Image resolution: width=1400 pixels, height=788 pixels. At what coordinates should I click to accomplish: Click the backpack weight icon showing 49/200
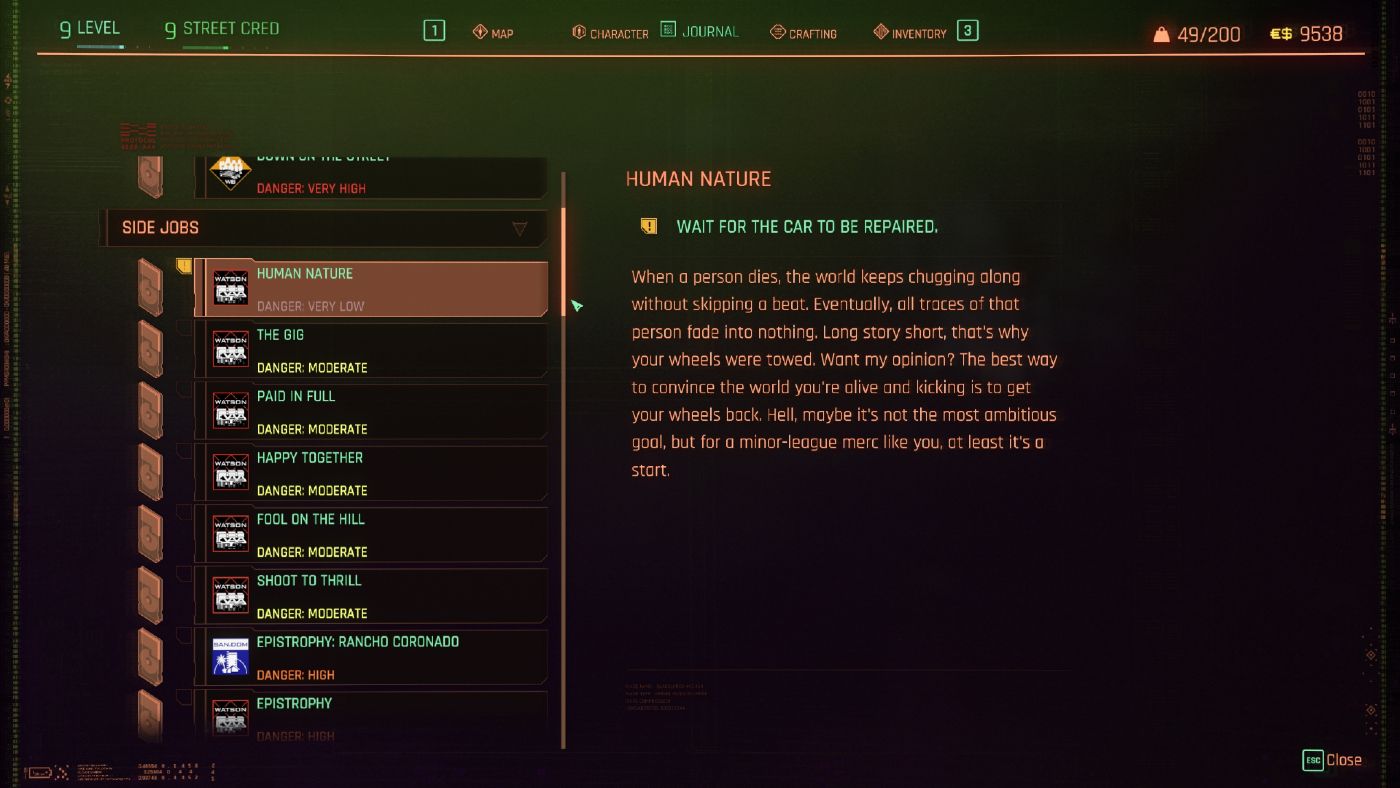(x=1160, y=32)
